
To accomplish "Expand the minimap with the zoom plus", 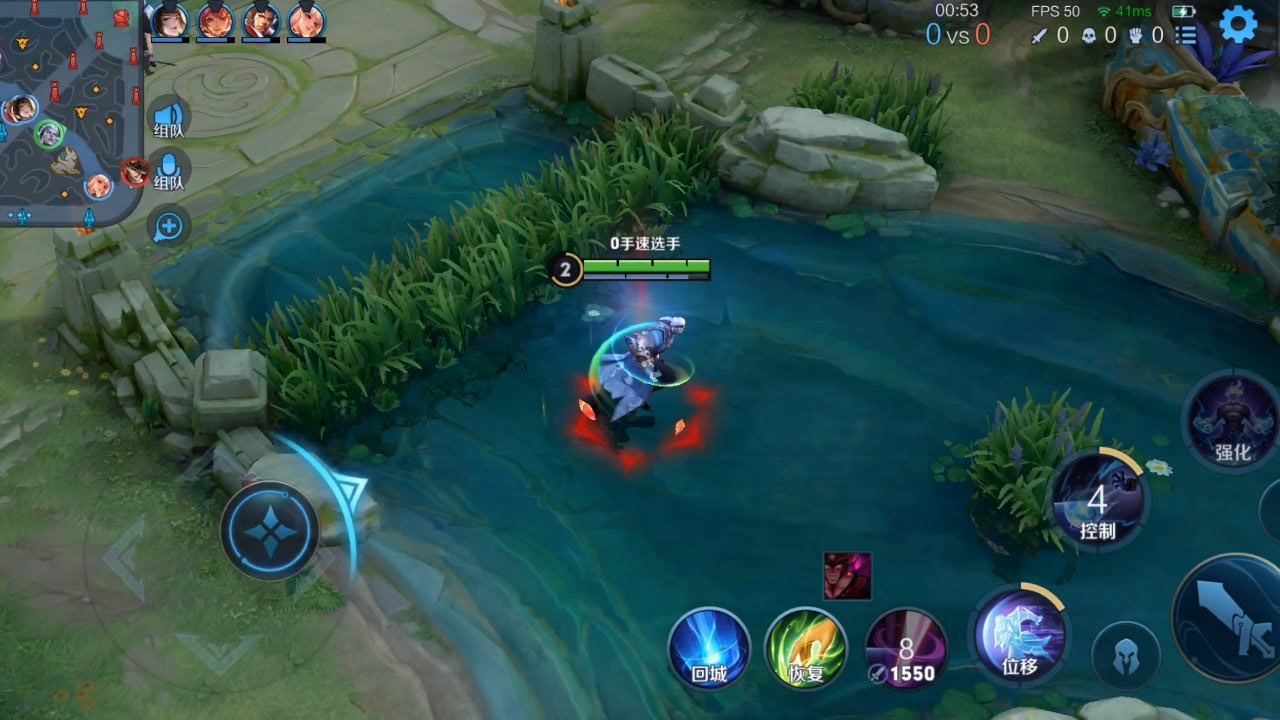I will click(x=168, y=227).
